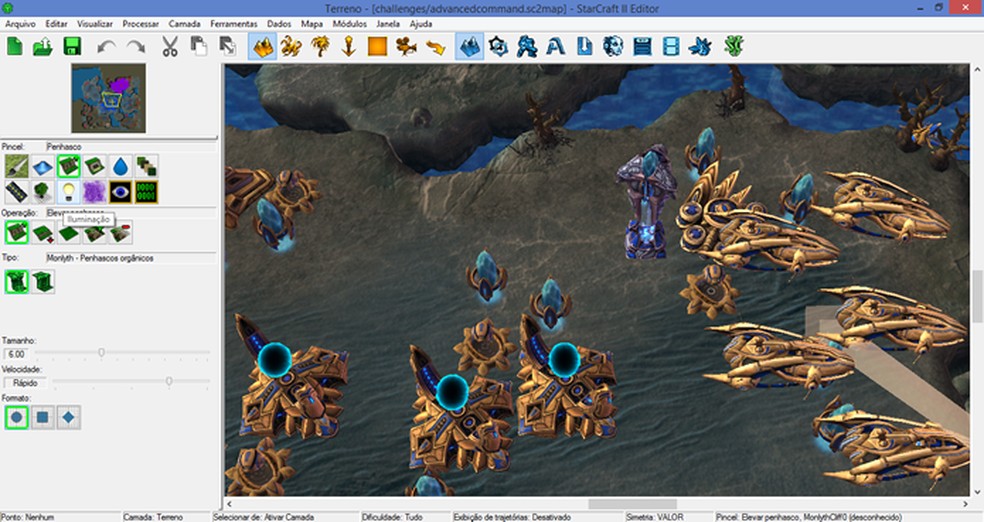Screen dimensions: 984x522
Task: Click the Tamanho value field showing 6.00
Action: point(20,354)
